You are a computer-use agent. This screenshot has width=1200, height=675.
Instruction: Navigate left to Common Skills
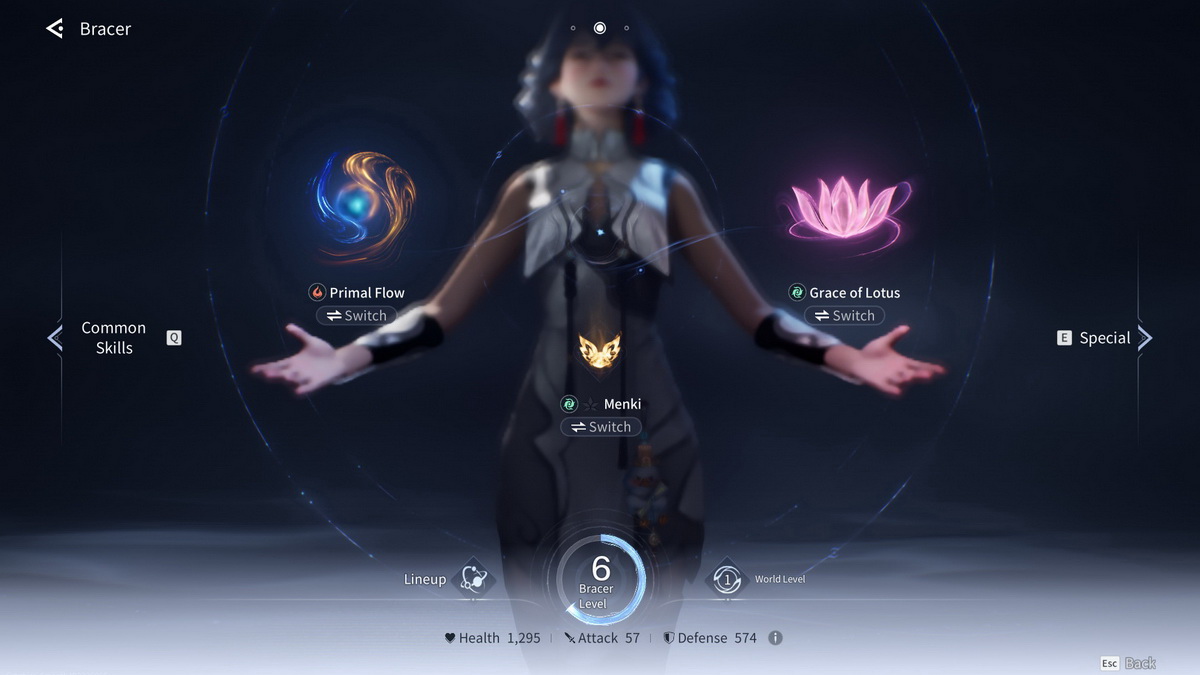pyautogui.click(x=55, y=338)
